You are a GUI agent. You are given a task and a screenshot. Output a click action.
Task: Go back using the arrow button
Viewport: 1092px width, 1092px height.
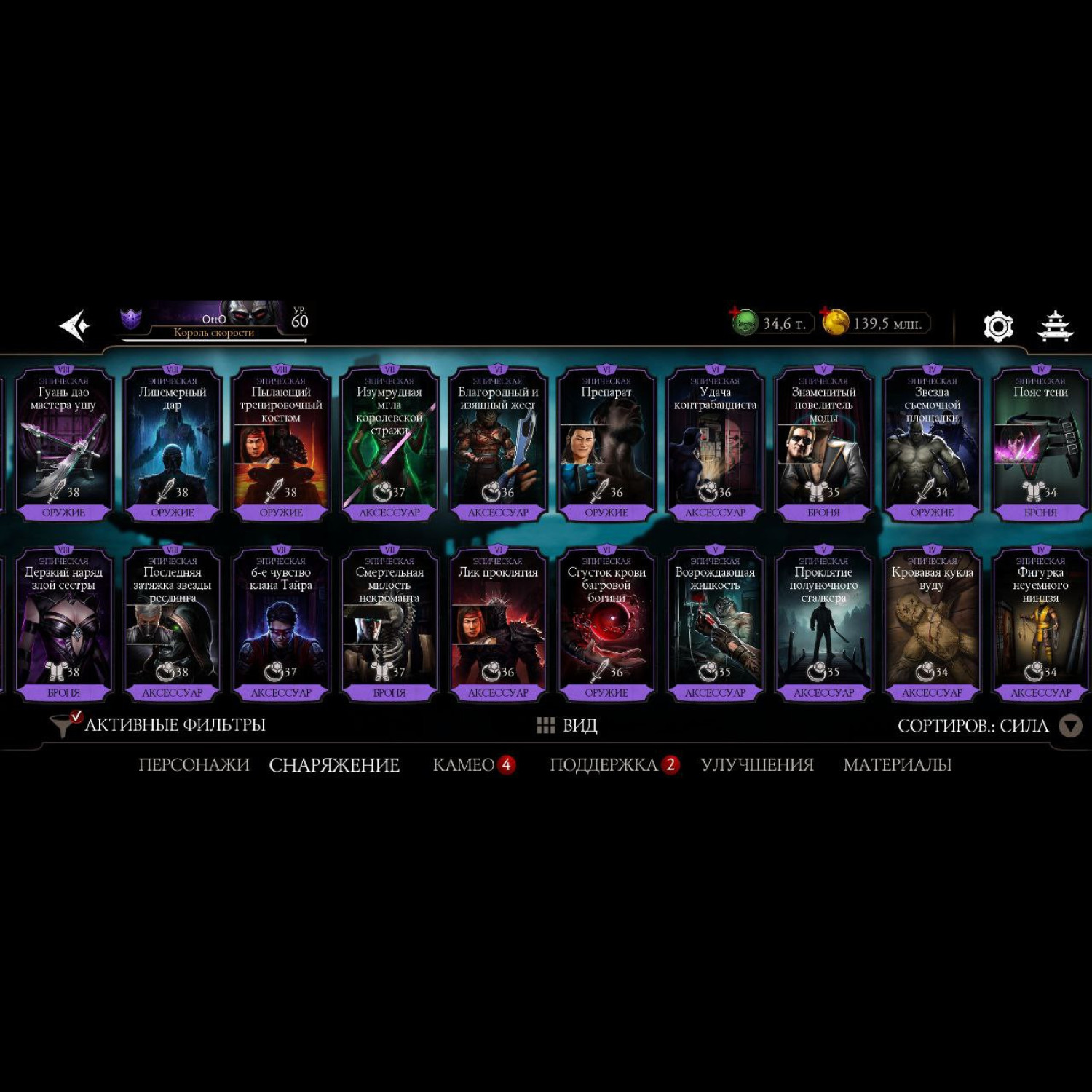click(x=74, y=325)
